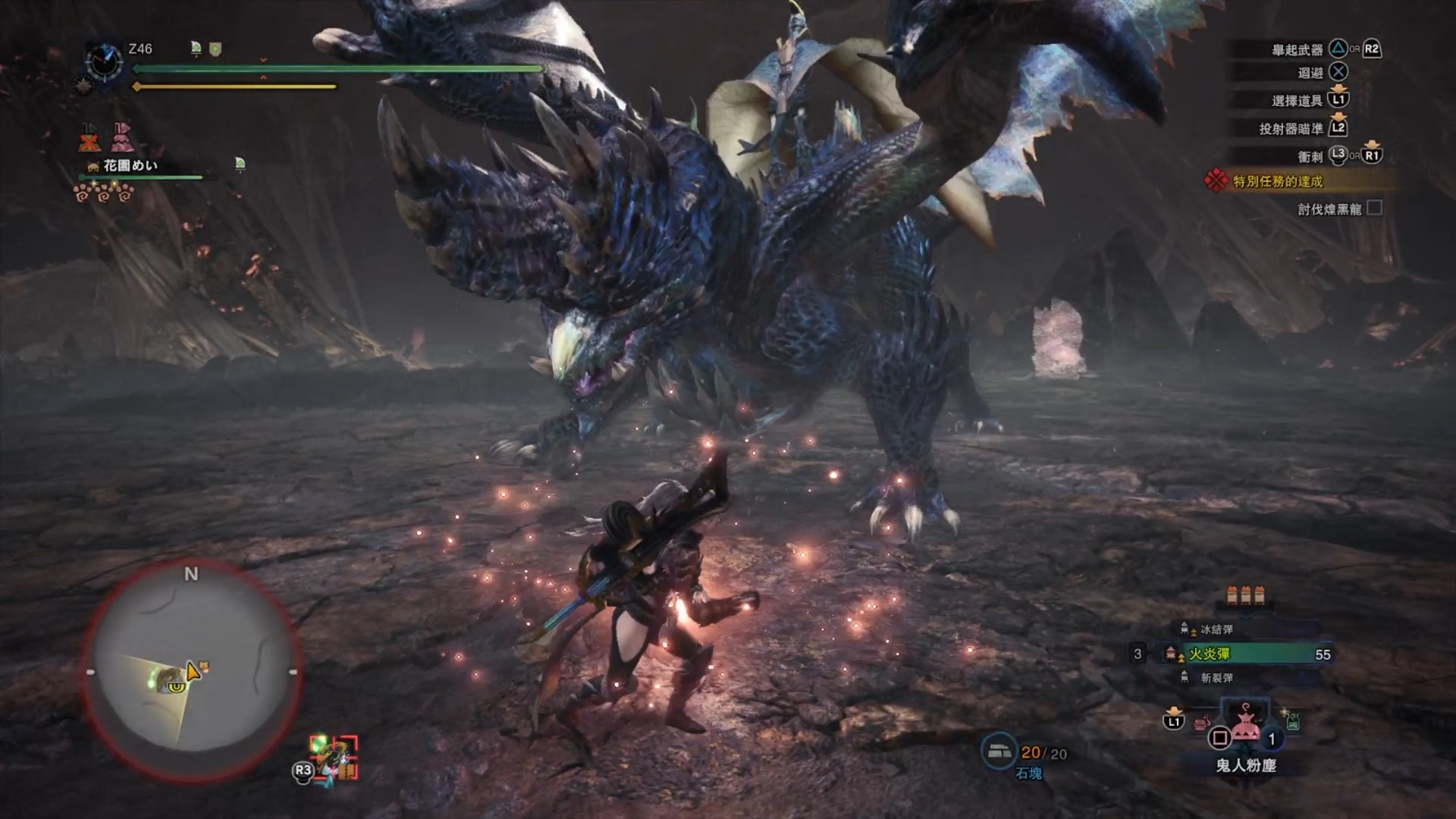1456x819 pixels.
Task: Click the red-bracketed target icon near the minimap
Action: [x=334, y=757]
